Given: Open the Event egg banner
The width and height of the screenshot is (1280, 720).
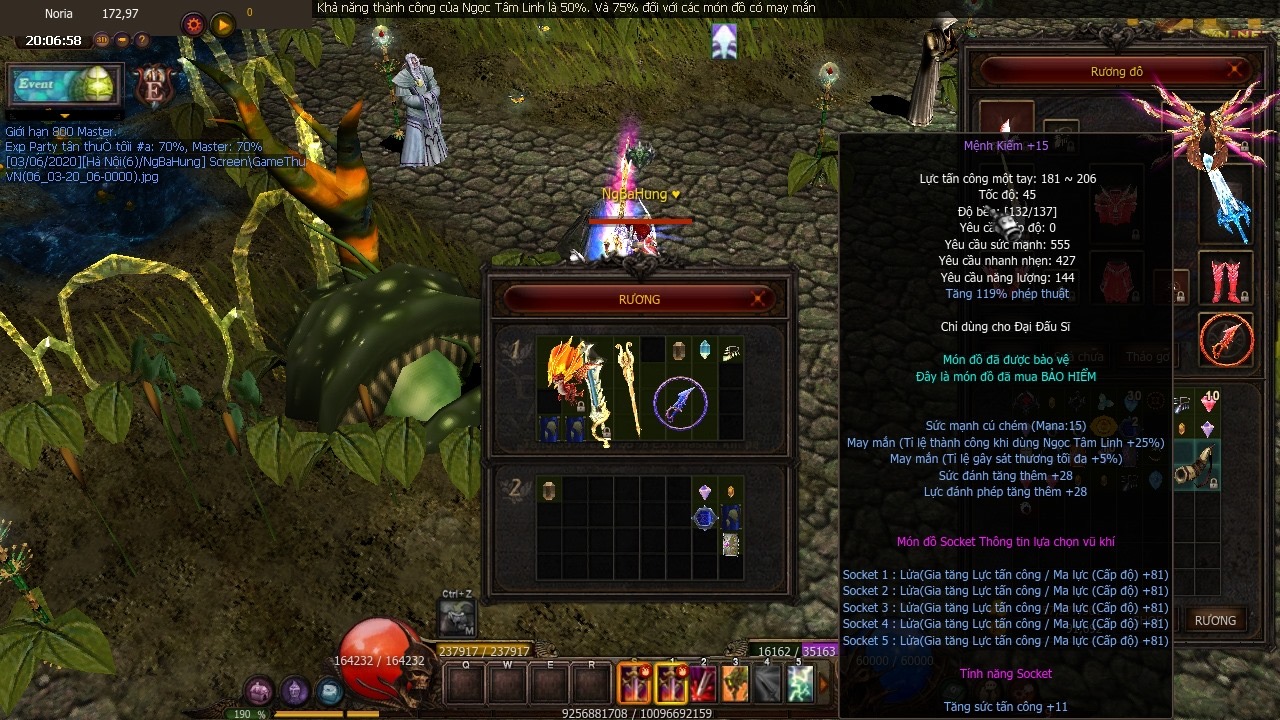Looking at the screenshot, I should pos(64,85).
